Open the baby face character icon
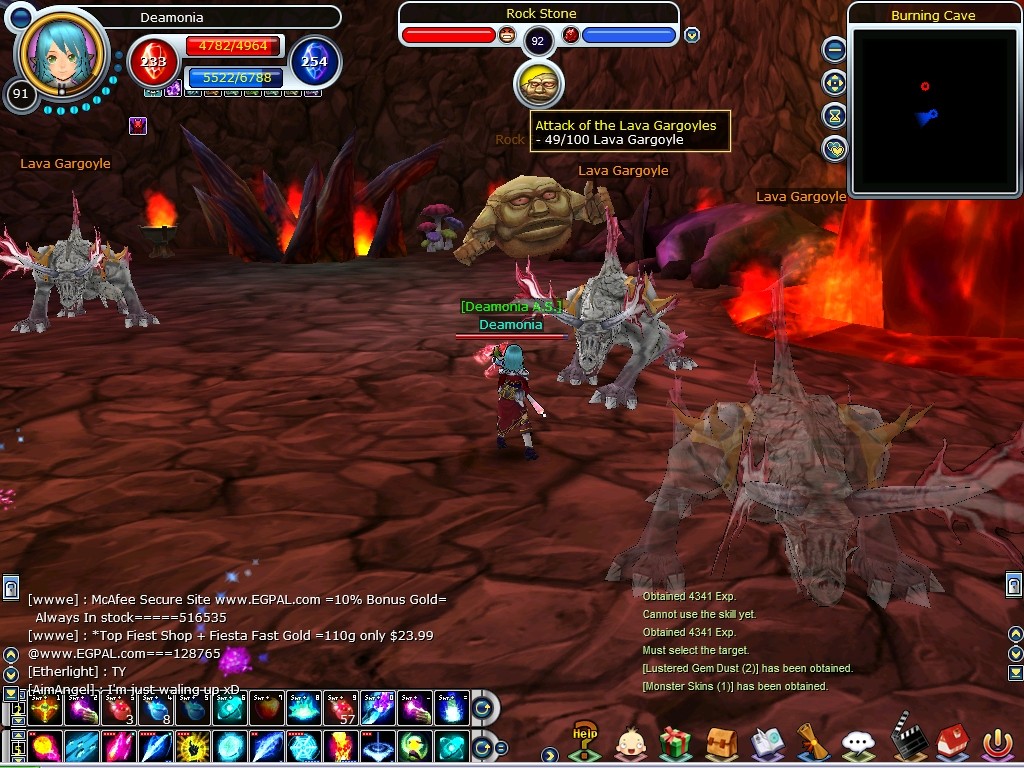The image size is (1024, 768). point(630,743)
